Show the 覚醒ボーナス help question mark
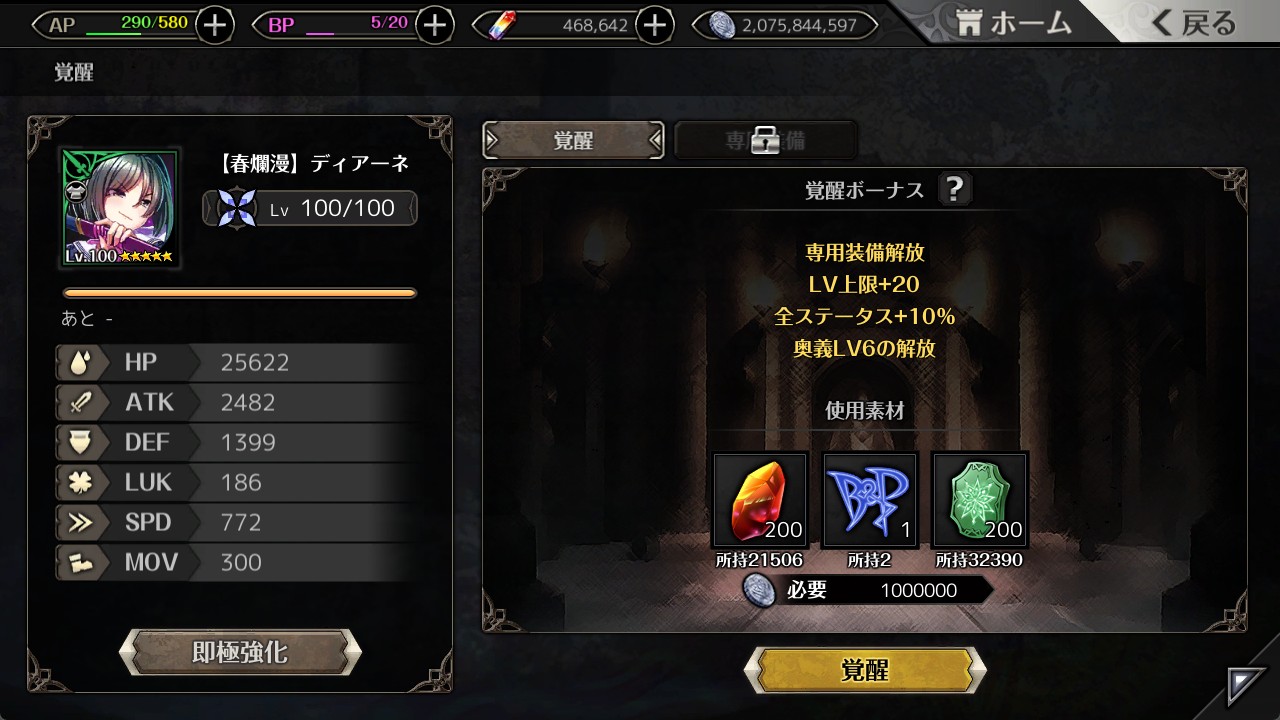The width and height of the screenshot is (1280, 720). click(954, 189)
